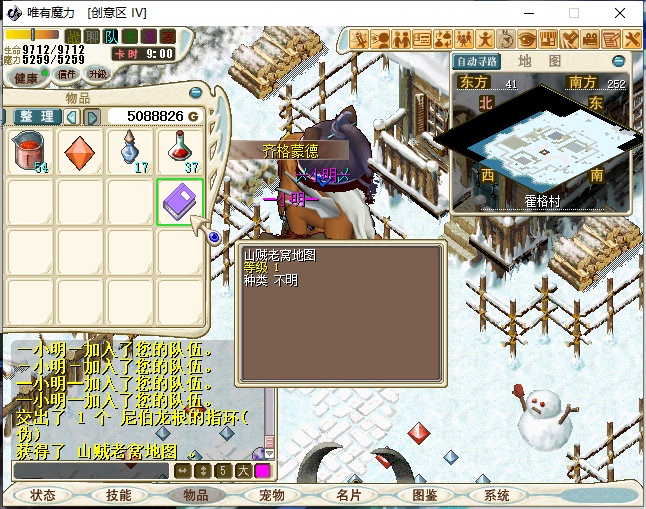Viewport: 646px width, 509px height.
Task: Go to next inventory page arrow
Action: tap(92, 117)
